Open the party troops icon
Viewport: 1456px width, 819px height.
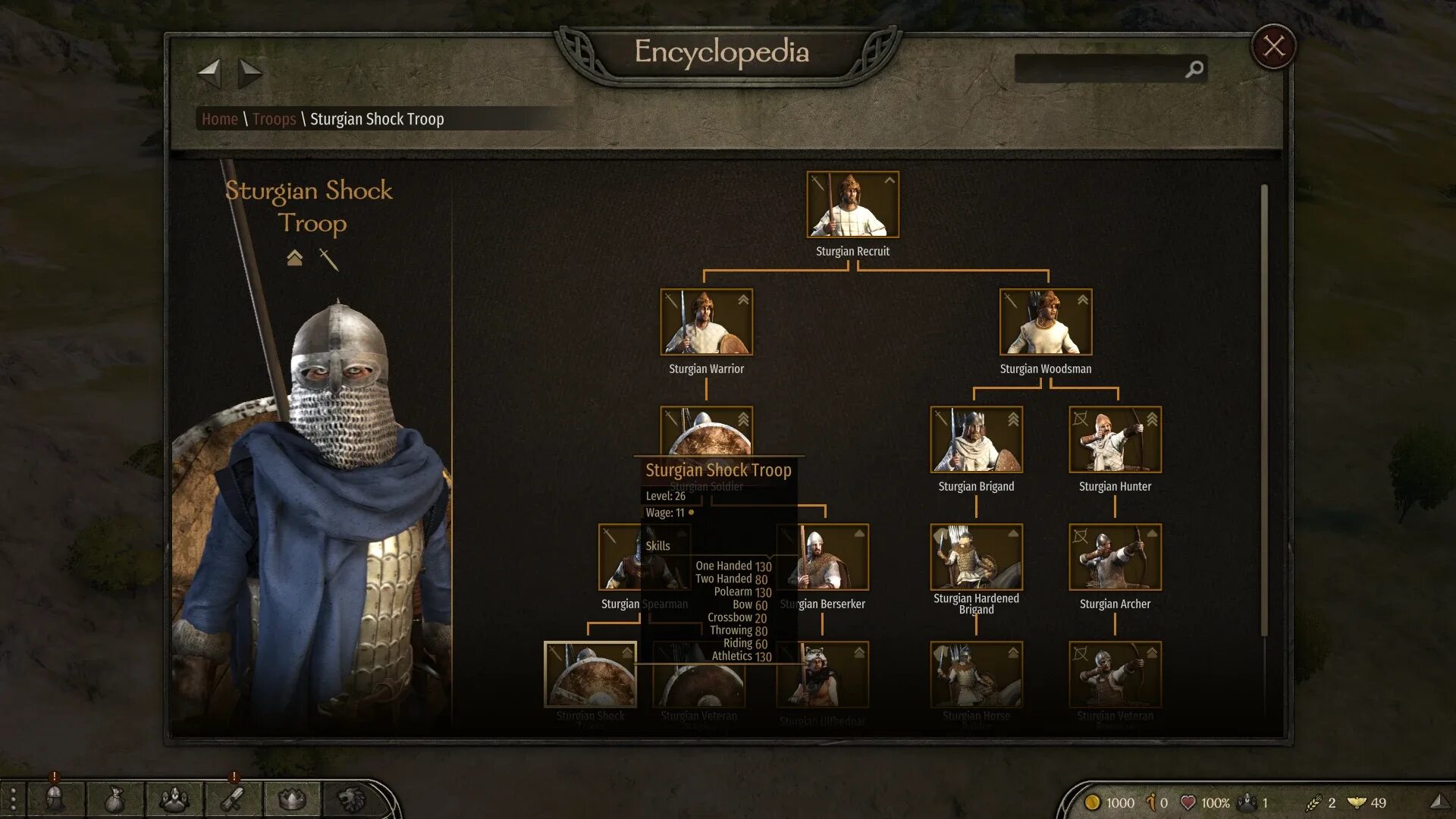tap(174, 799)
